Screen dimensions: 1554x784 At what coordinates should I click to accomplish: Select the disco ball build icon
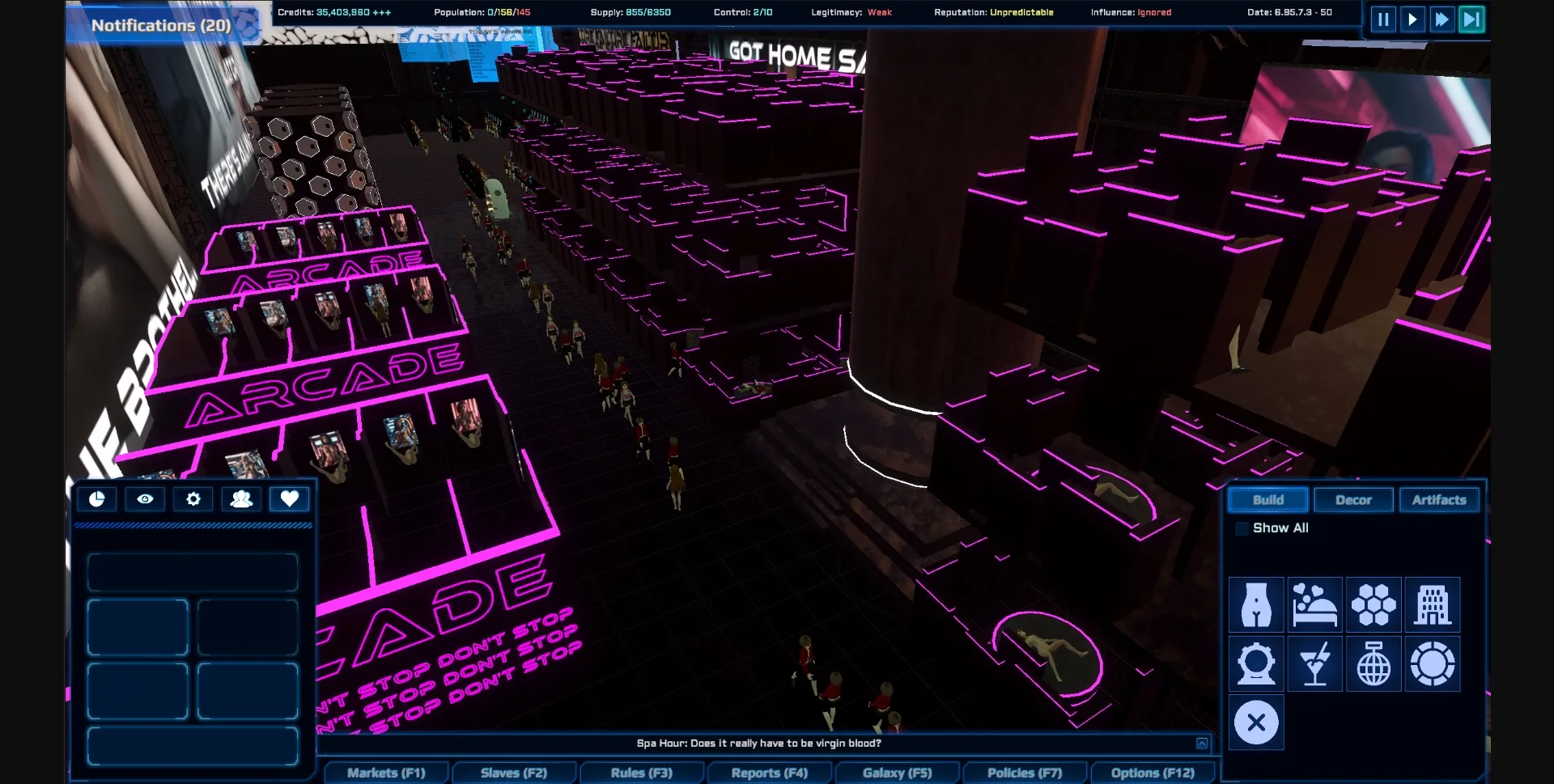[x=1374, y=663]
